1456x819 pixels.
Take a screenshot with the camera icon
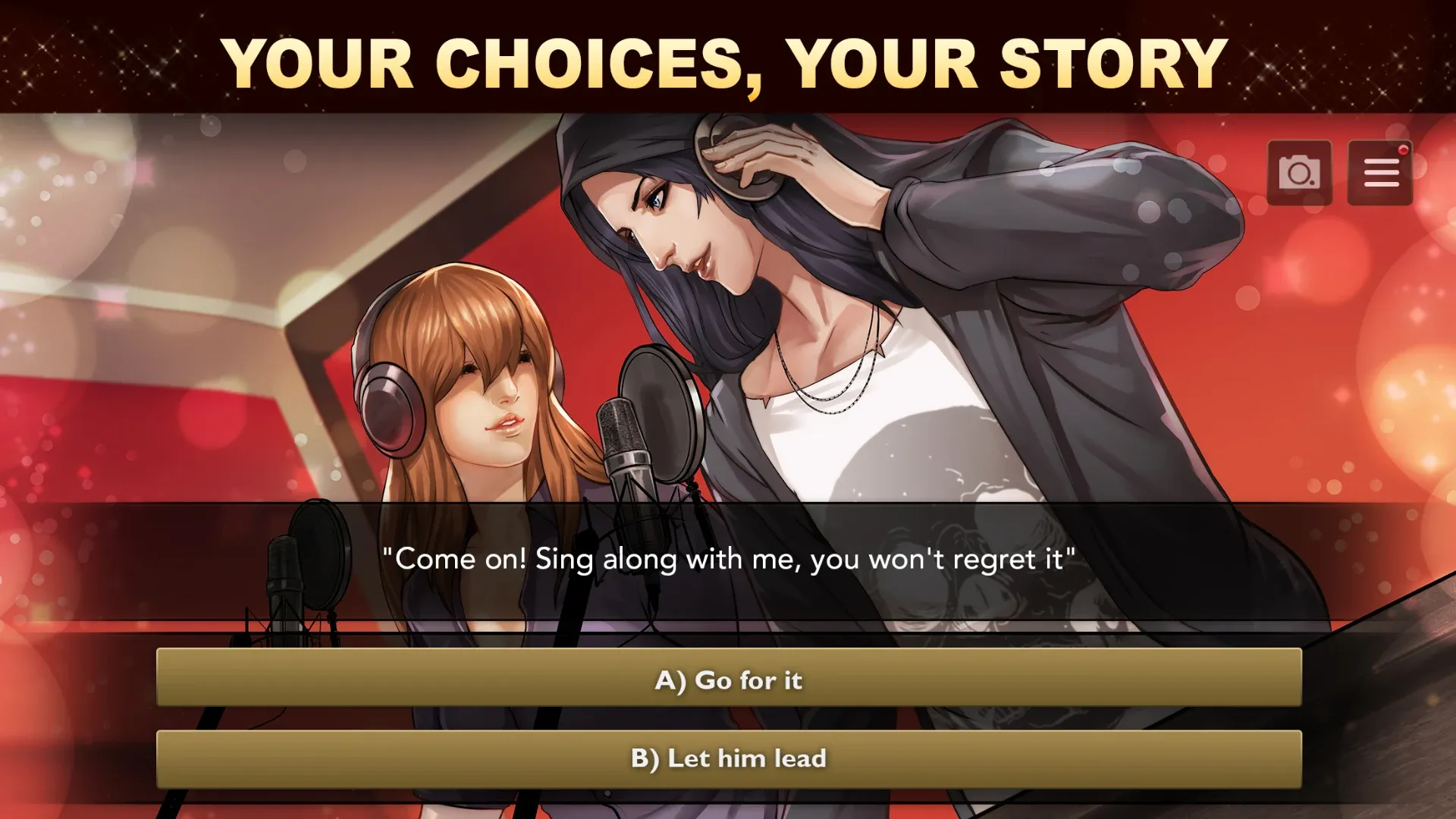tap(1299, 173)
